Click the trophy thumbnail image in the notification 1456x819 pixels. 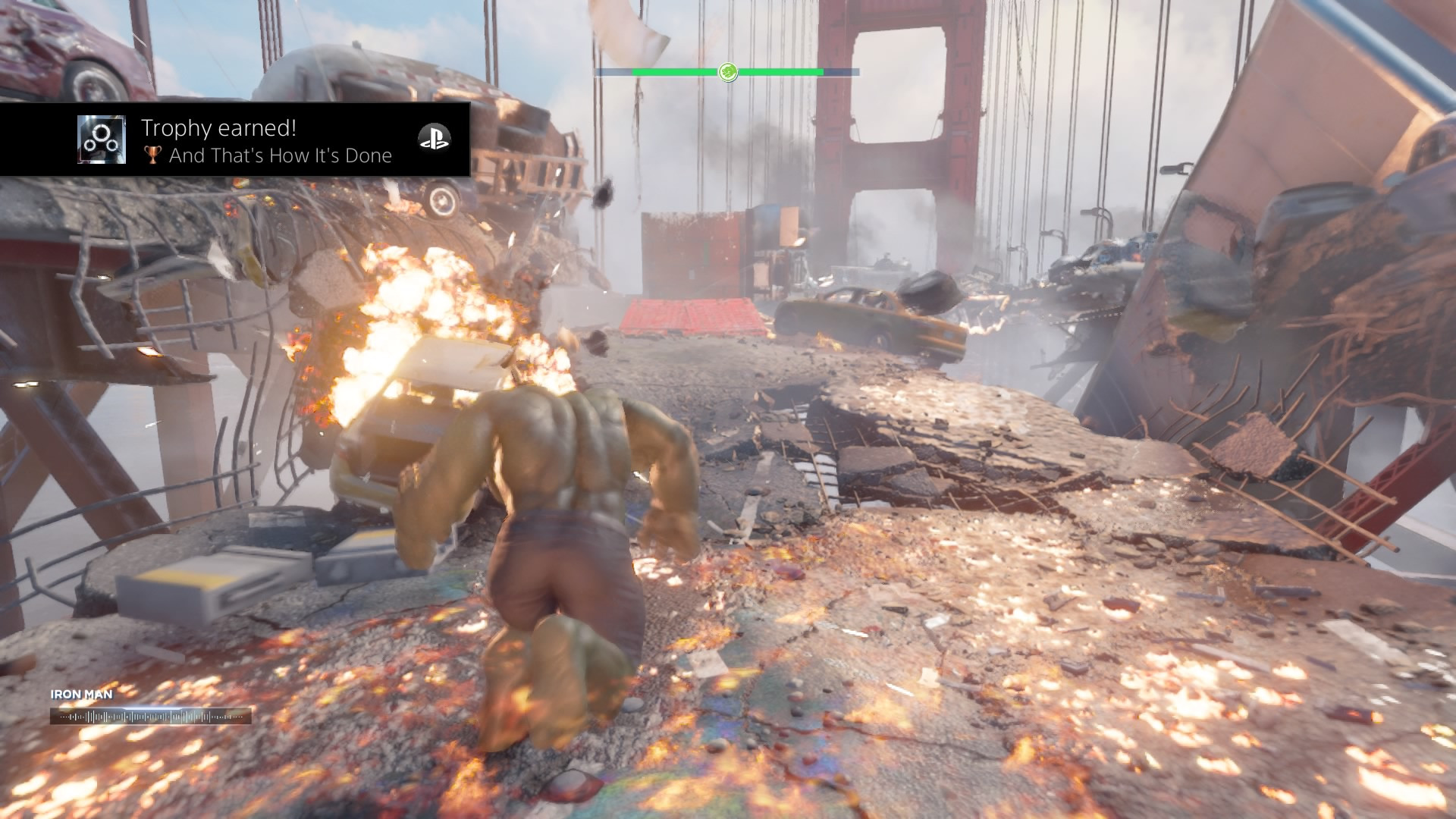tap(102, 140)
